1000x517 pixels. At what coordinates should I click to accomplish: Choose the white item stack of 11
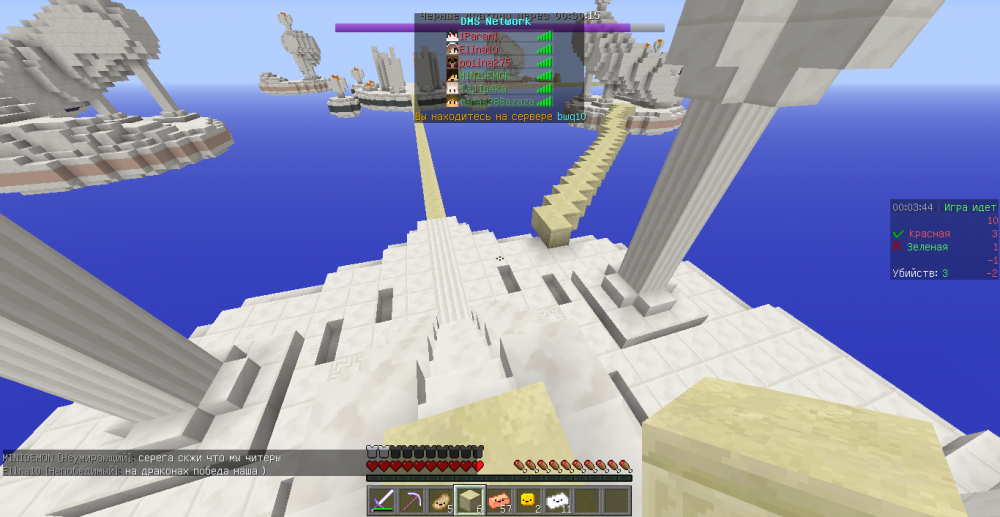558,500
